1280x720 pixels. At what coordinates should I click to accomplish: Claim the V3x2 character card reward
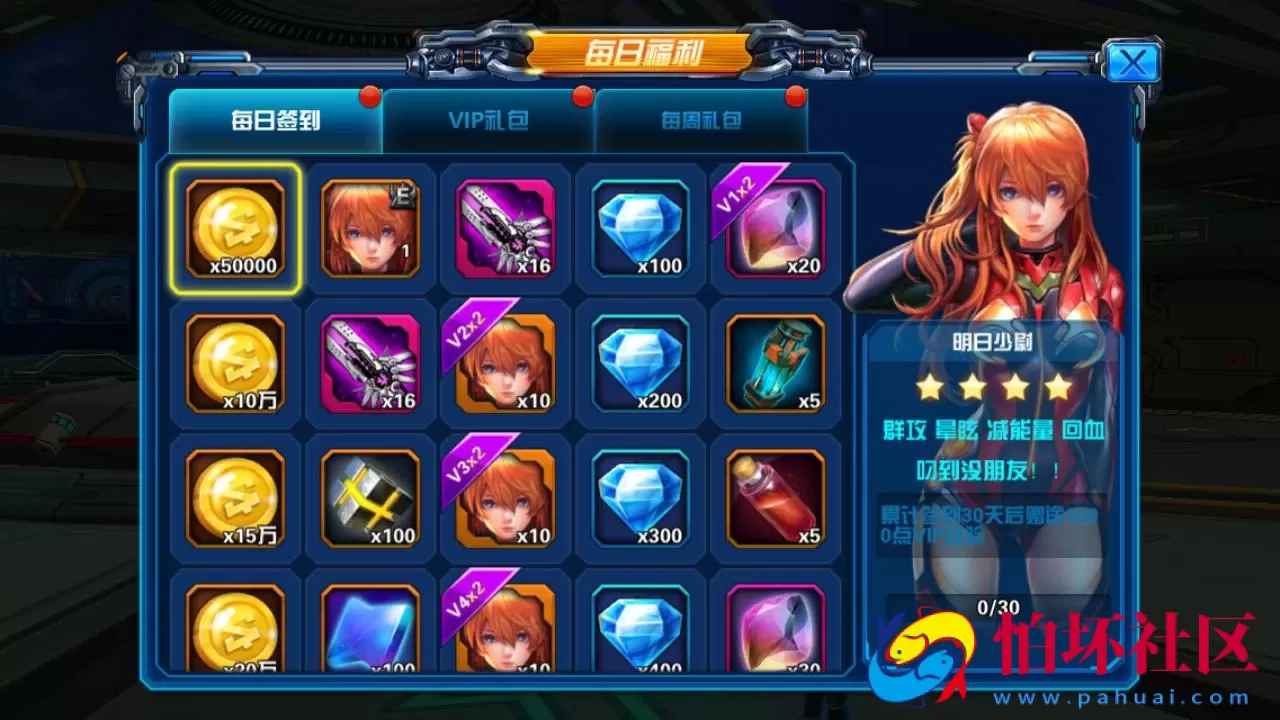504,500
